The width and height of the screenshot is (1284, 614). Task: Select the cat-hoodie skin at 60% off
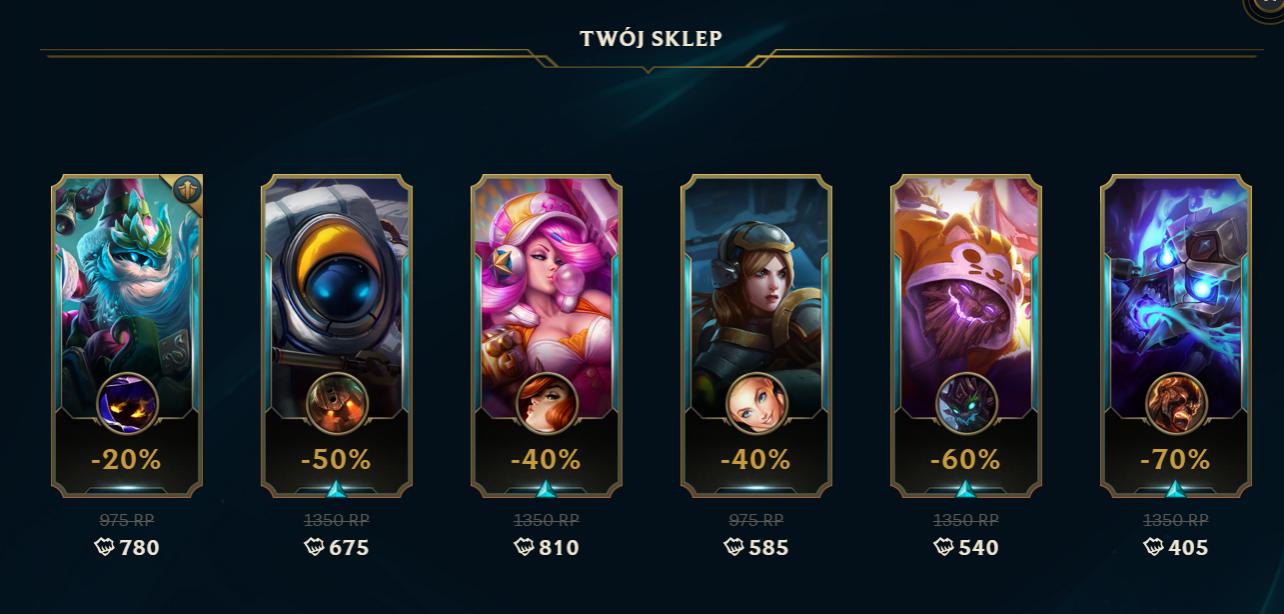coord(966,335)
